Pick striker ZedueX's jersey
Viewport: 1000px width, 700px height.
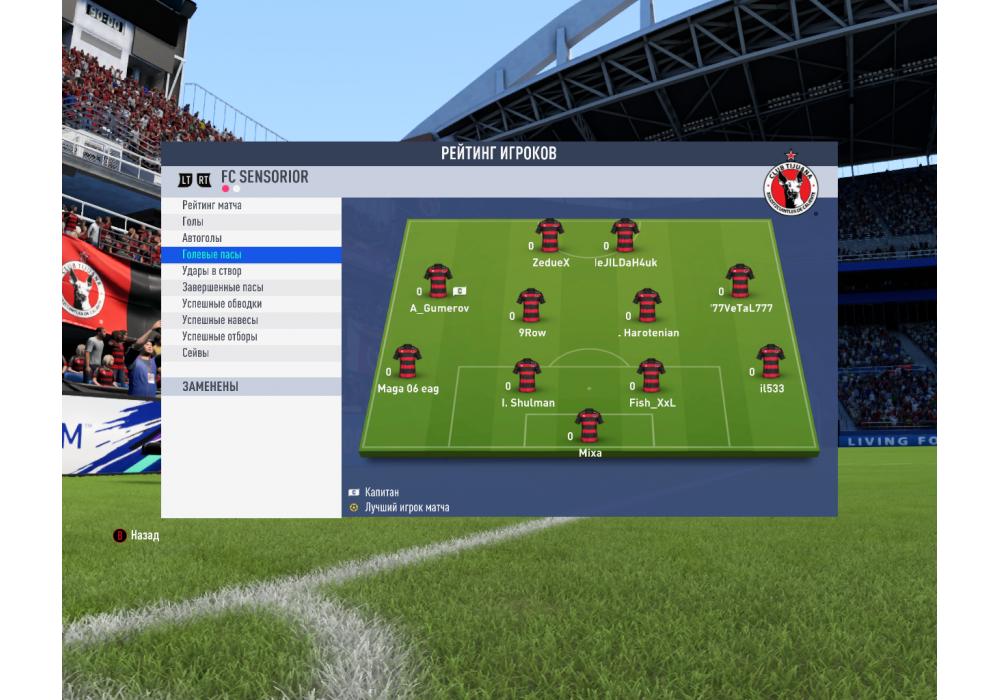[549, 236]
